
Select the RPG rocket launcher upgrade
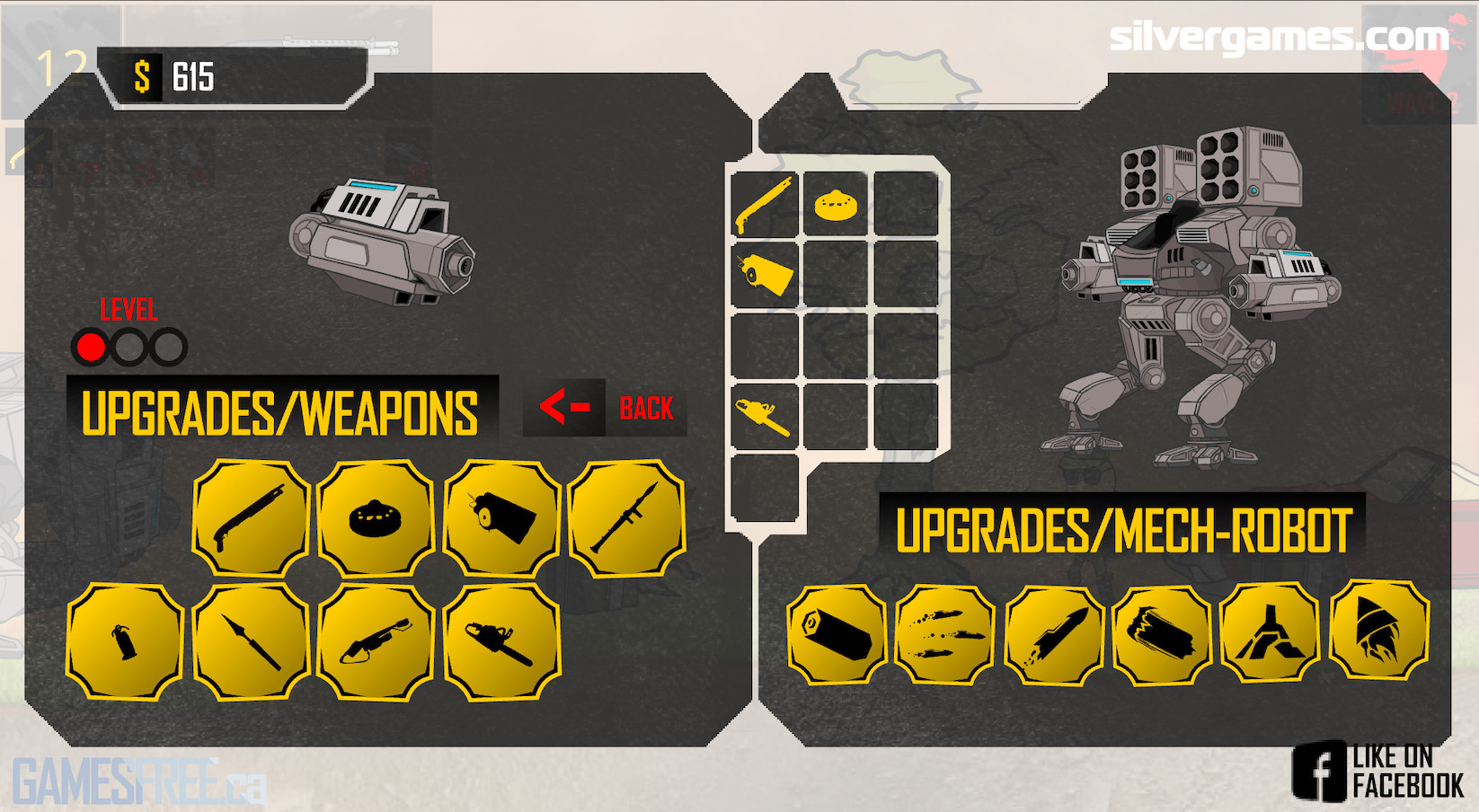coord(627,518)
